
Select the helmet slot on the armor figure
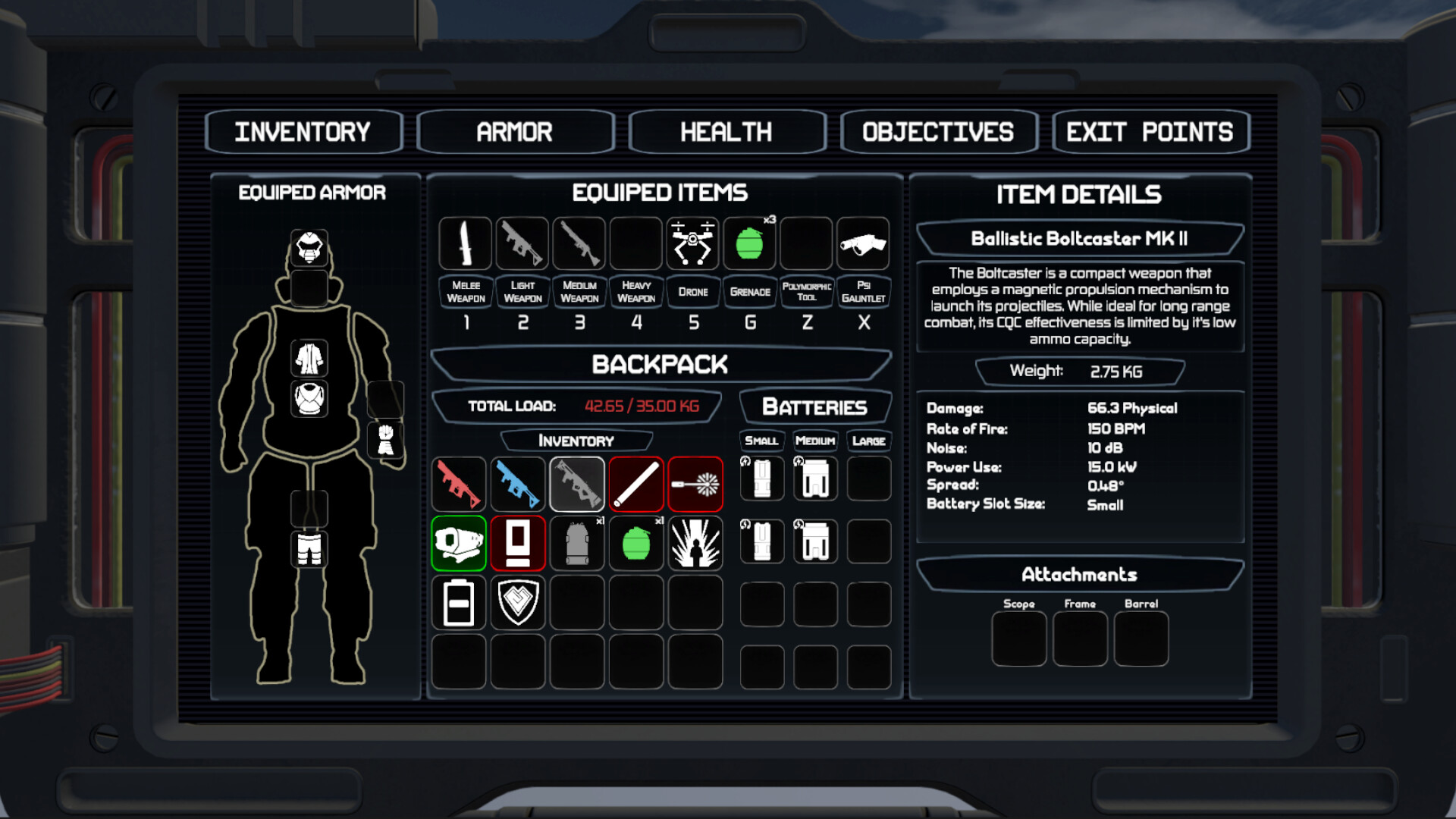pyautogui.click(x=311, y=246)
